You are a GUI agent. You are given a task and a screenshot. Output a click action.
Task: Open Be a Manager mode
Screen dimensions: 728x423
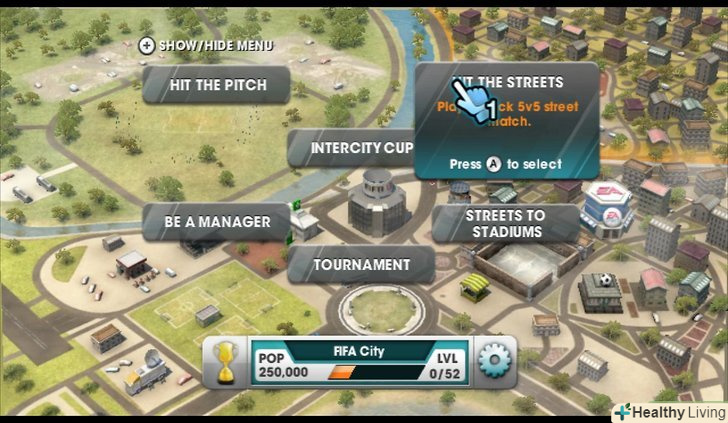tap(217, 221)
